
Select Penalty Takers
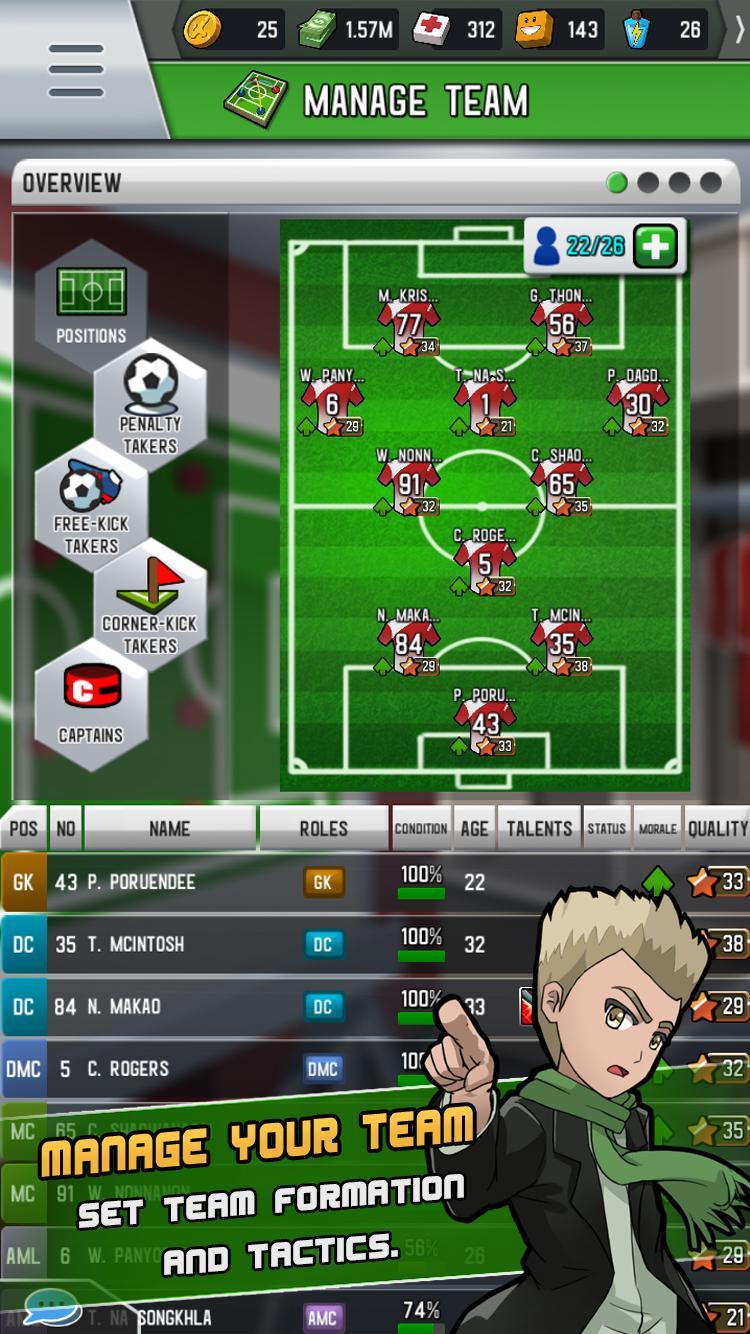pos(150,403)
